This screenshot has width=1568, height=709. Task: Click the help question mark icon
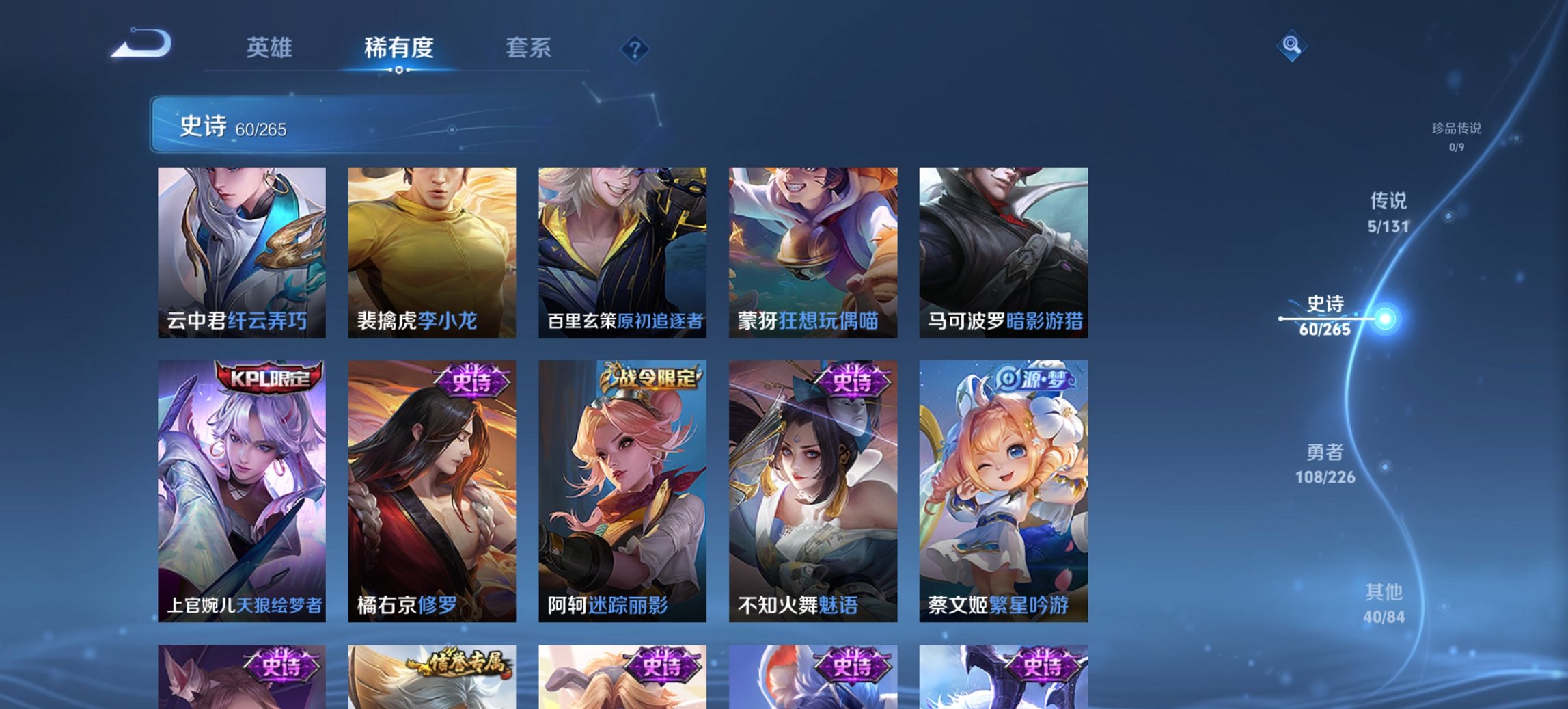point(635,49)
